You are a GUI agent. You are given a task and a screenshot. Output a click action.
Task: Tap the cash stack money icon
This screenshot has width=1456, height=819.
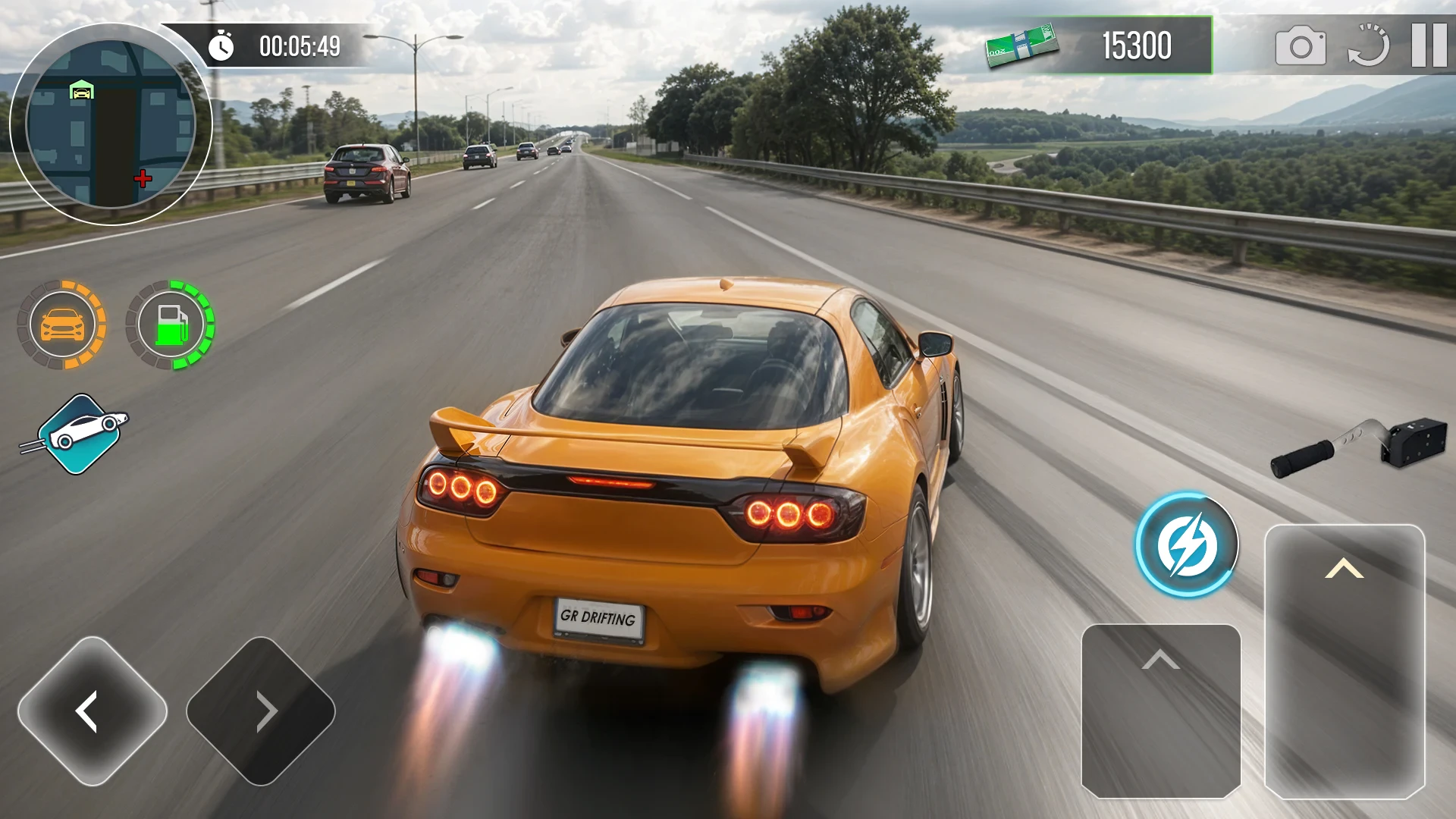tap(1021, 45)
